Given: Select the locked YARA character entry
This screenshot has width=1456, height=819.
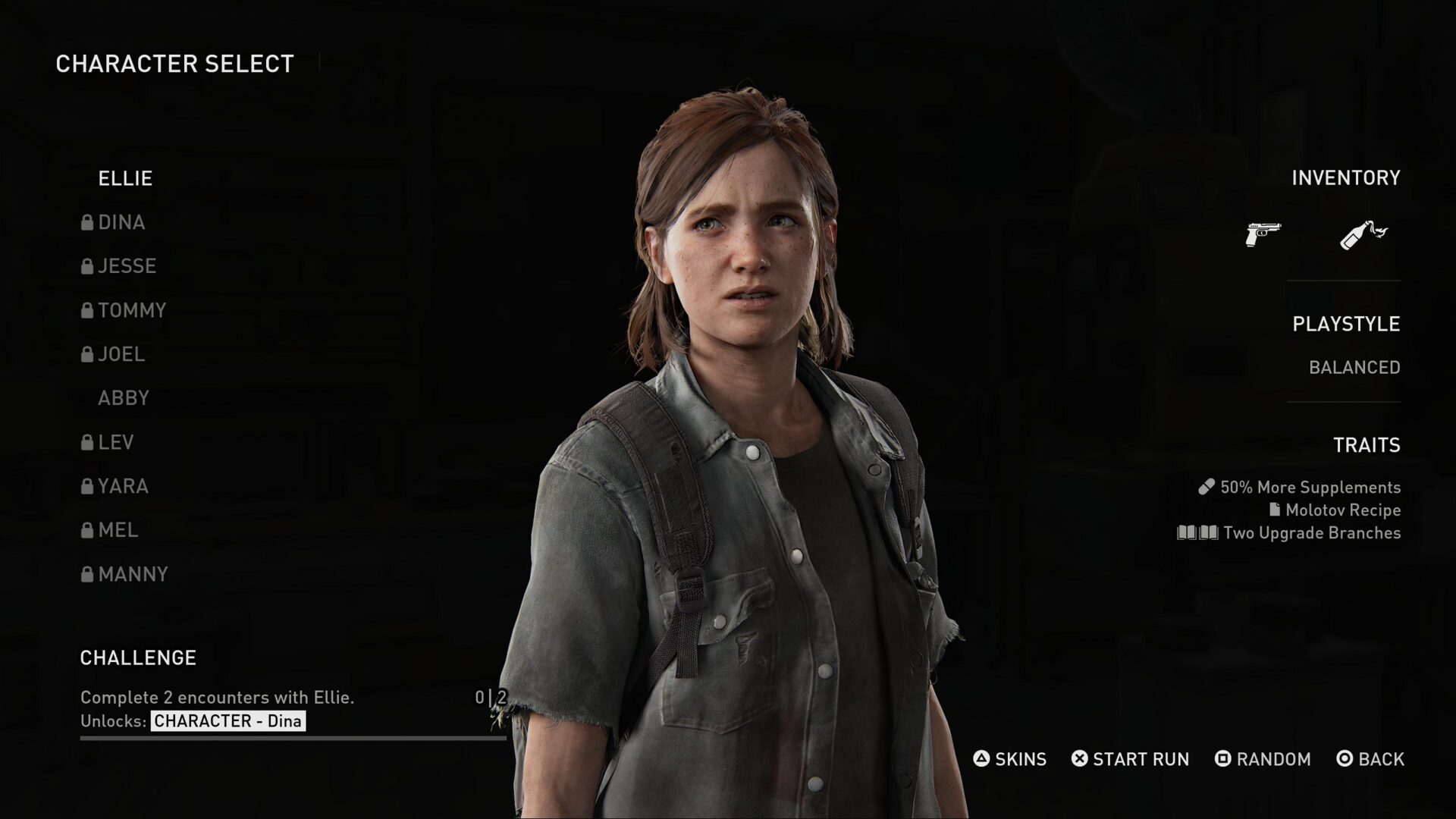Looking at the screenshot, I should (124, 486).
